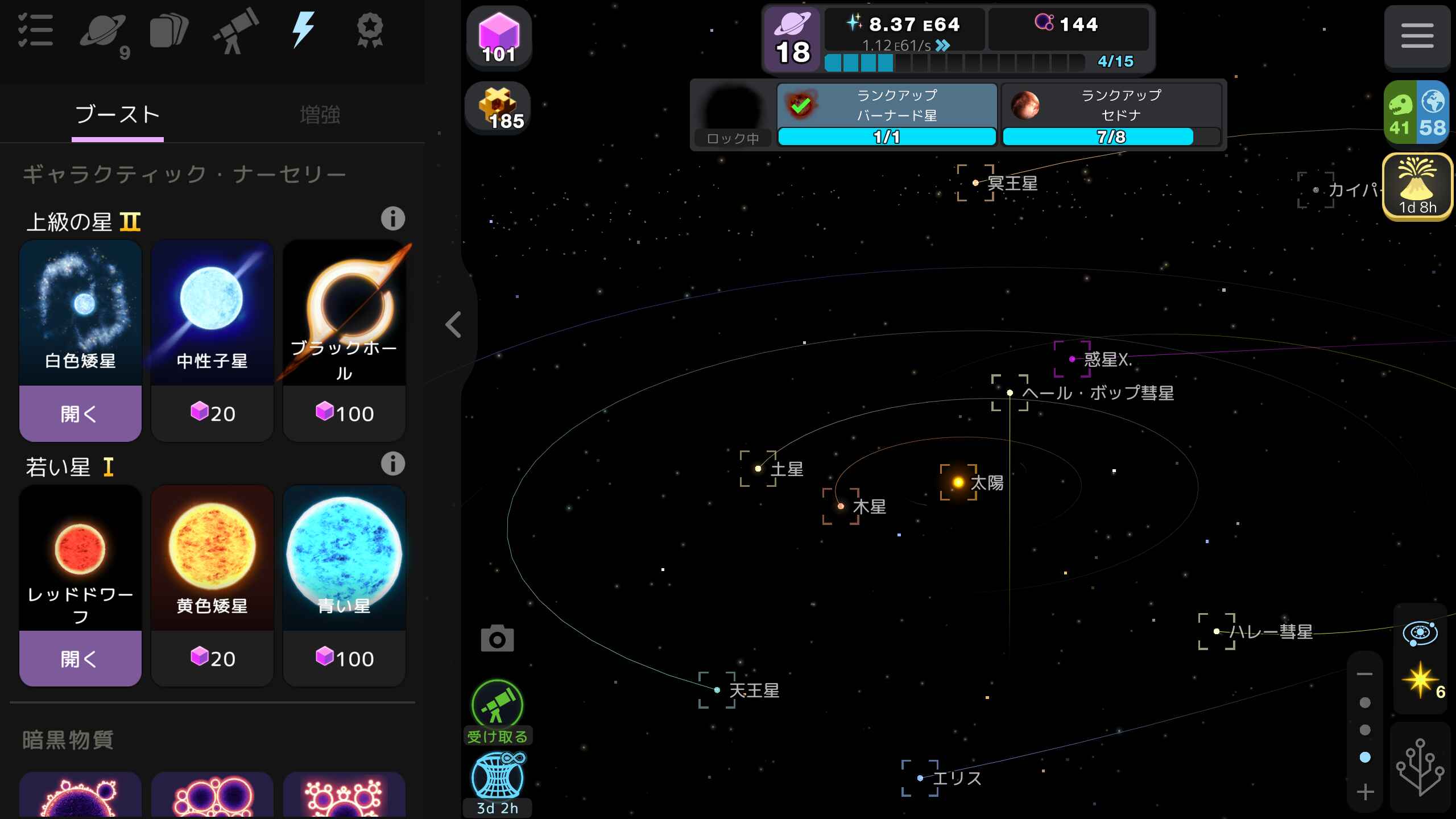The image size is (1456, 819).
Task: Open the レッドドワーフ red dwarf boost
Action: [x=80, y=659]
